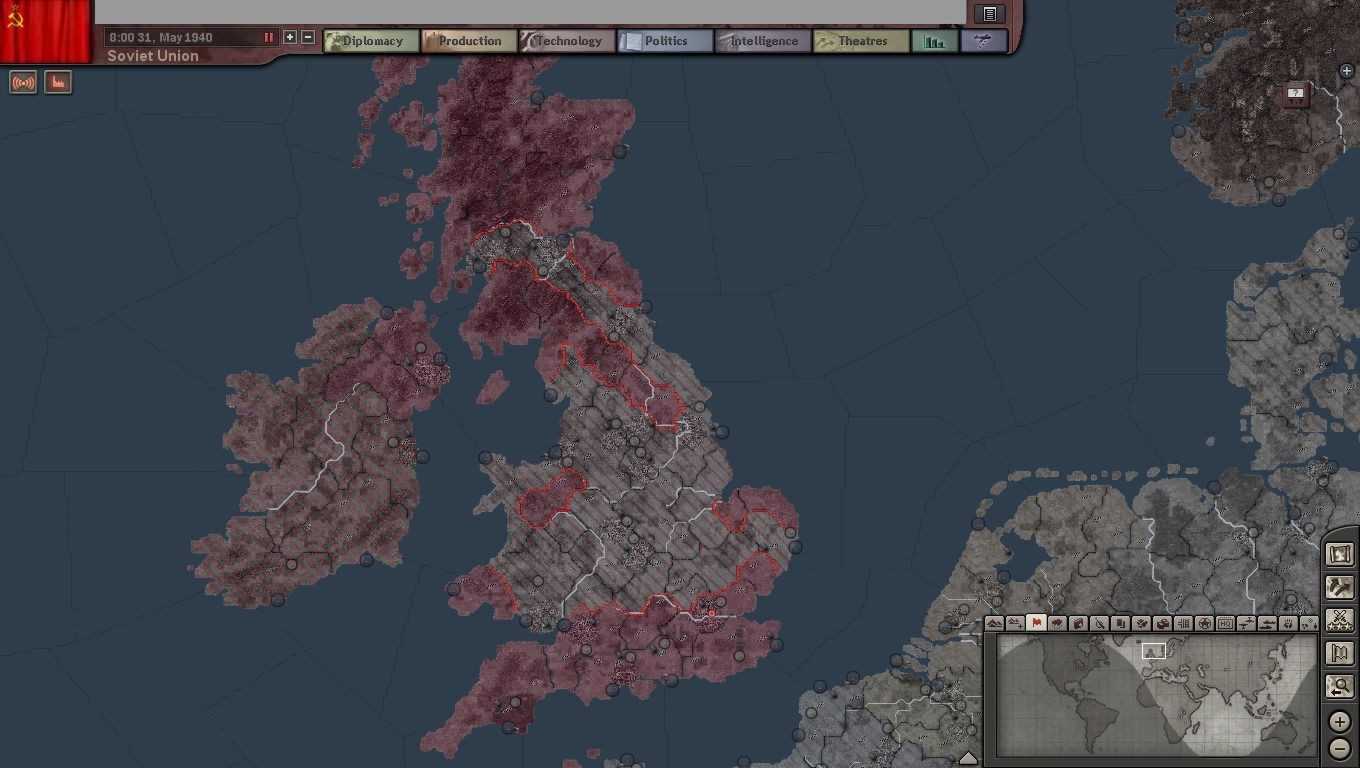Switch to the HQ map mode
This screenshot has height=768, width=1360.
(x=1226, y=623)
